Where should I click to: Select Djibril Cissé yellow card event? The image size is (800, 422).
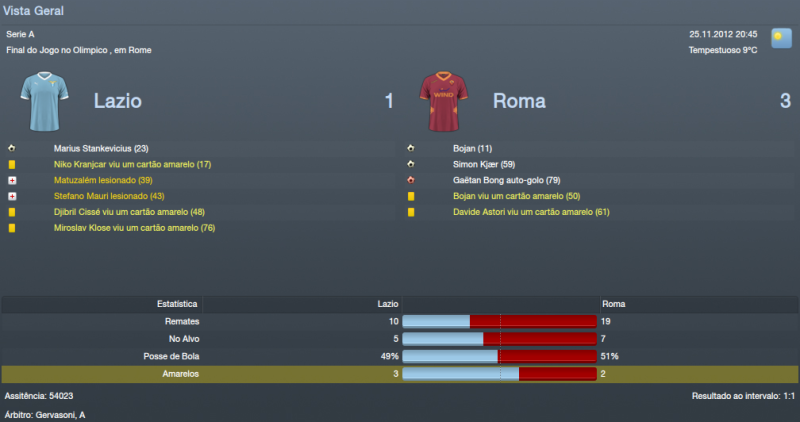(x=129, y=212)
